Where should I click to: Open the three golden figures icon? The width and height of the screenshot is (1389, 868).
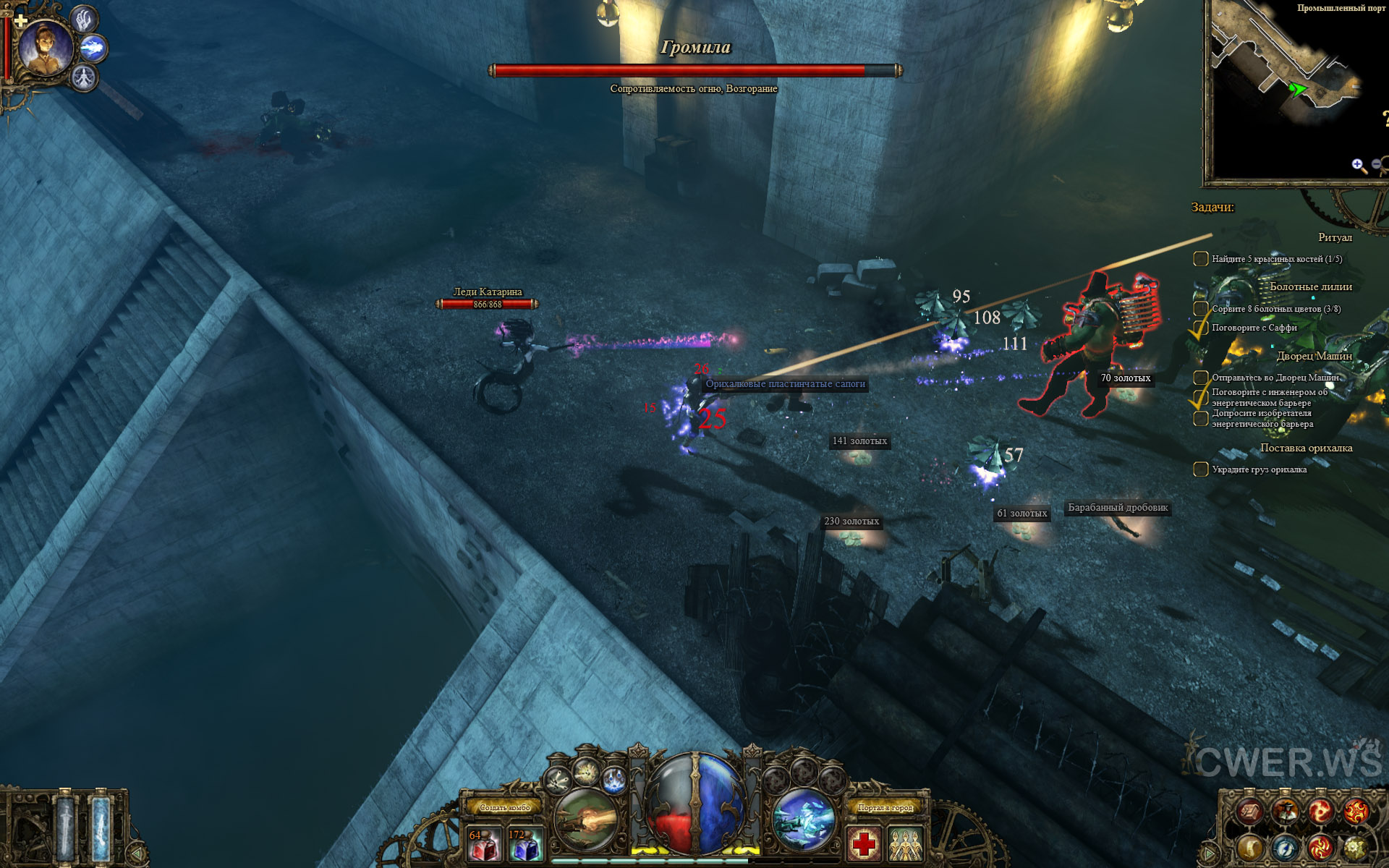(905, 843)
